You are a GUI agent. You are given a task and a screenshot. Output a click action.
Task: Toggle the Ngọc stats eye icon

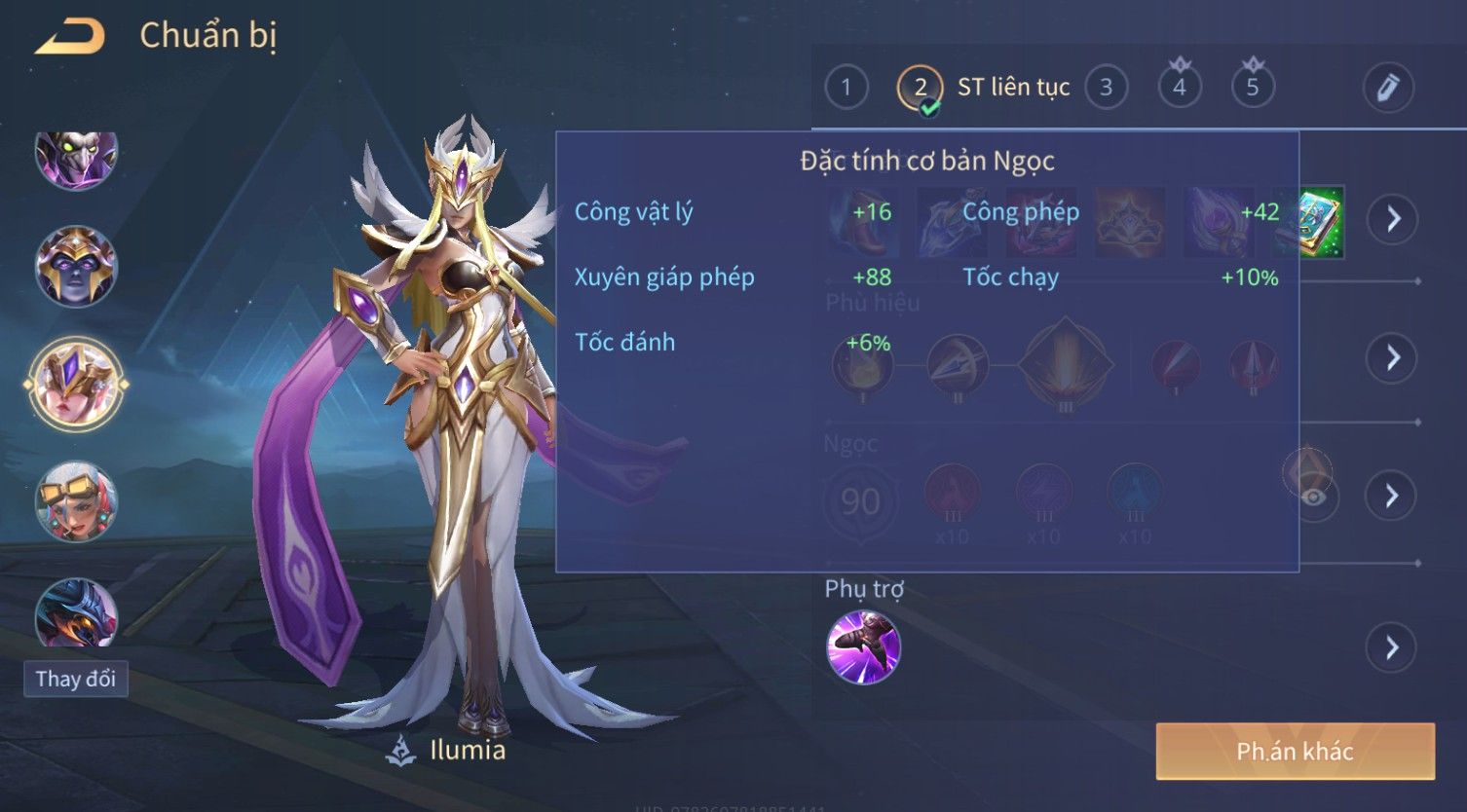pos(1313,498)
